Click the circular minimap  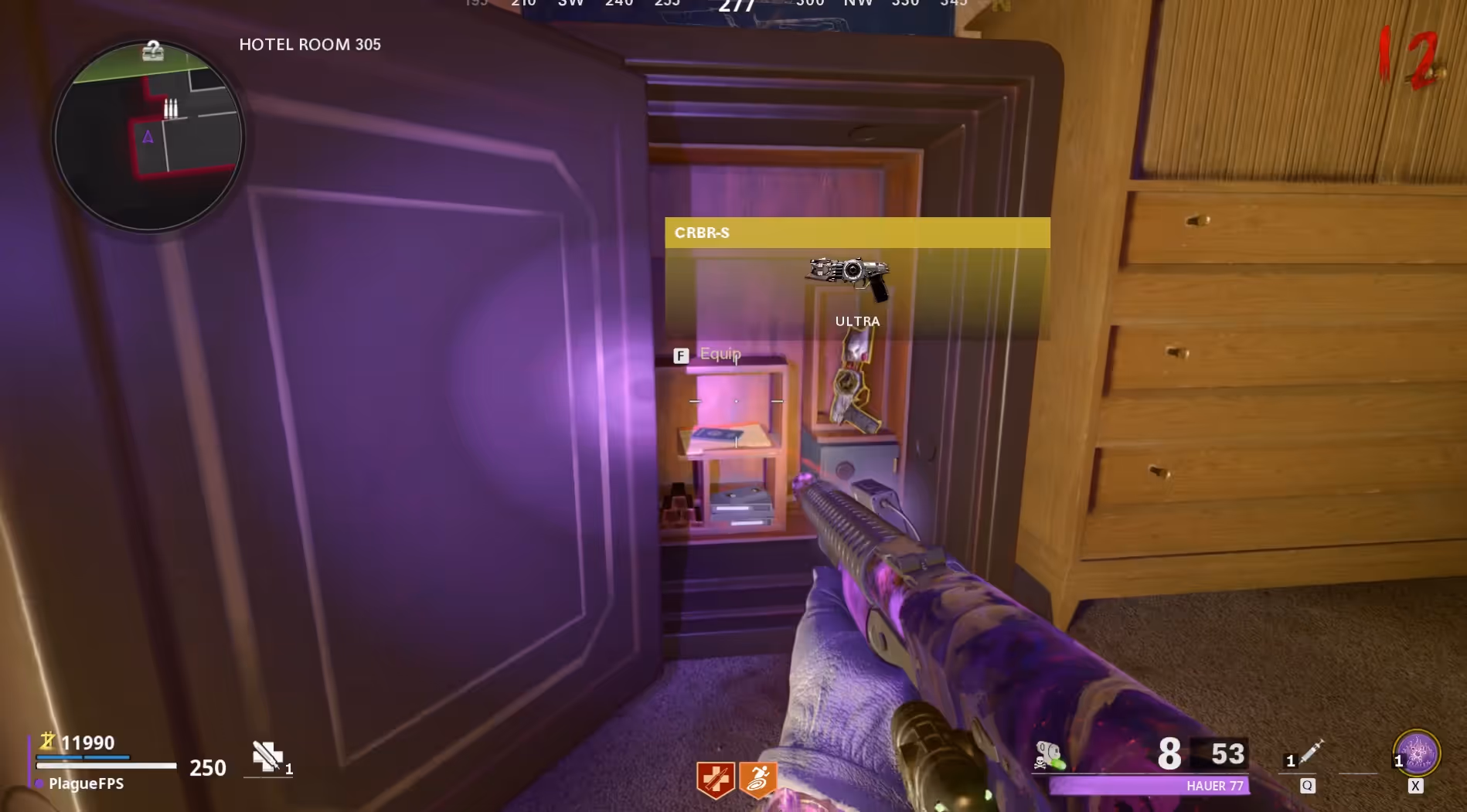(148, 136)
